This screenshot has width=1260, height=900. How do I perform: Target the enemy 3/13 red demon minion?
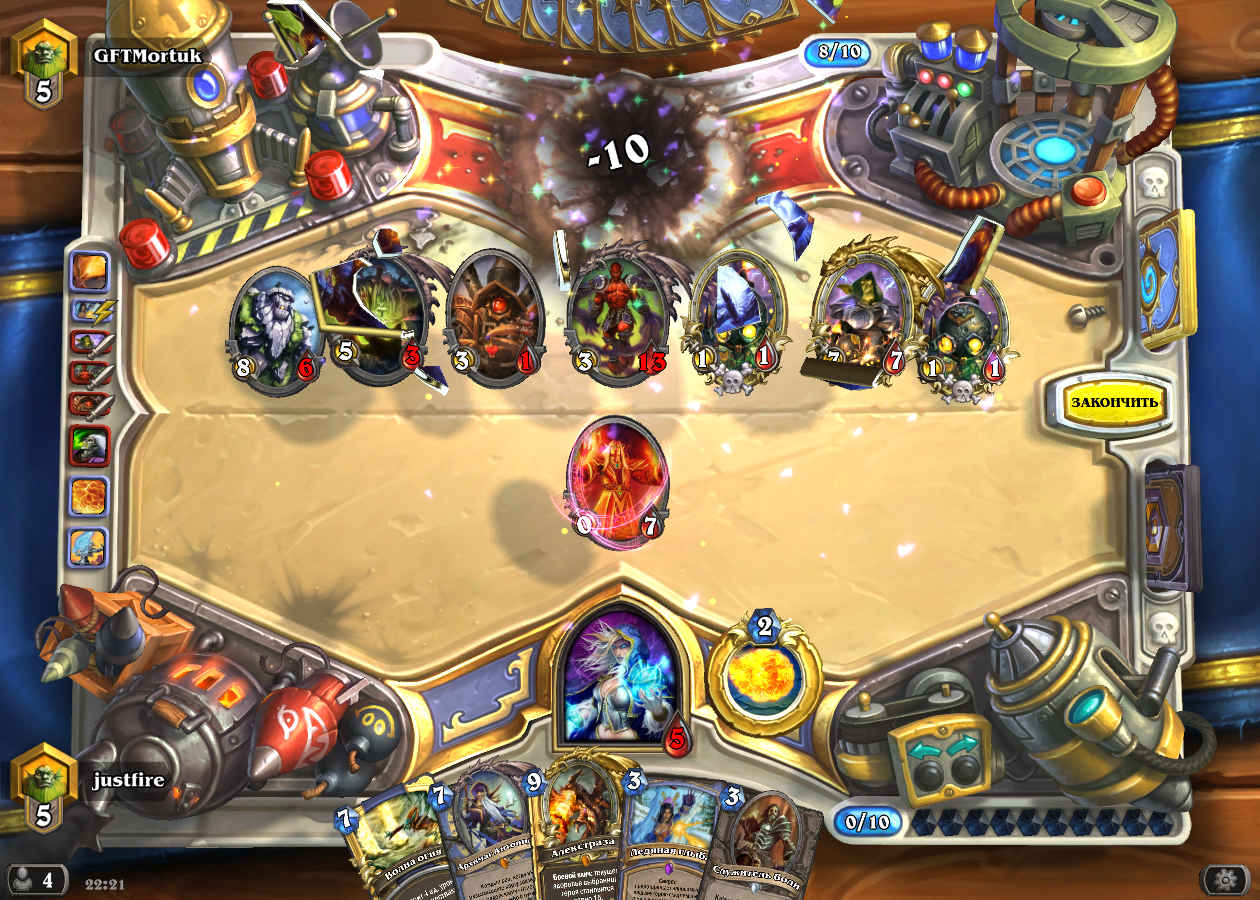[x=615, y=318]
